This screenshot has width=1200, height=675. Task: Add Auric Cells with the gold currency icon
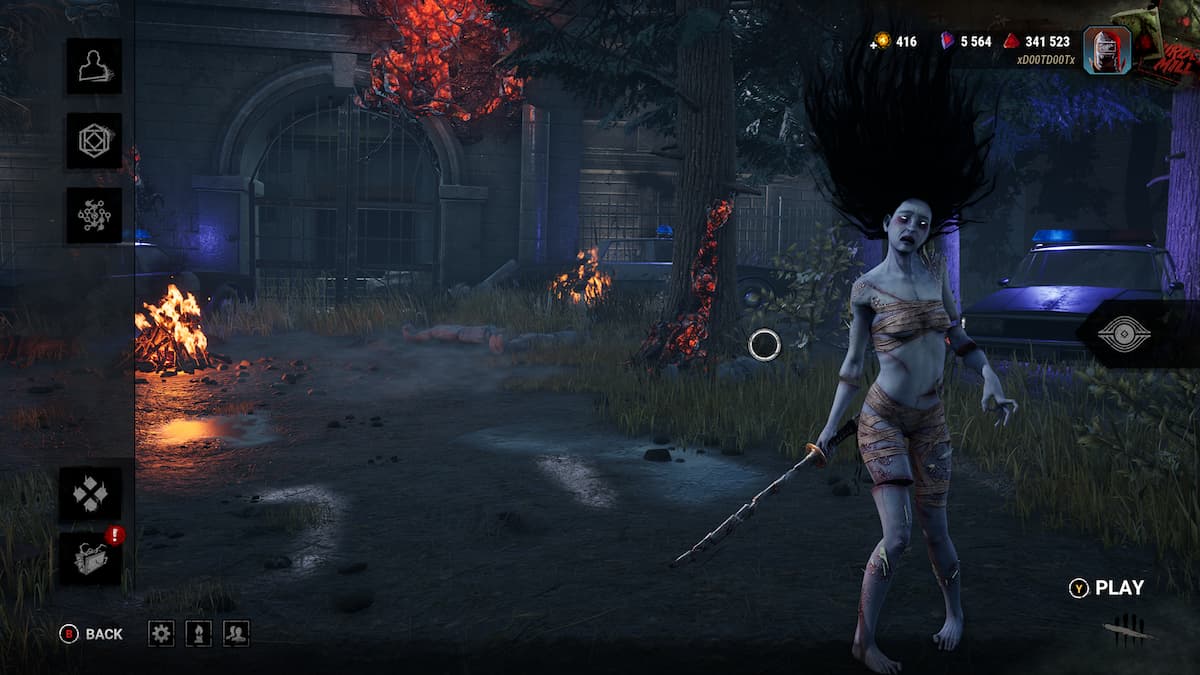pyautogui.click(x=881, y=41)
